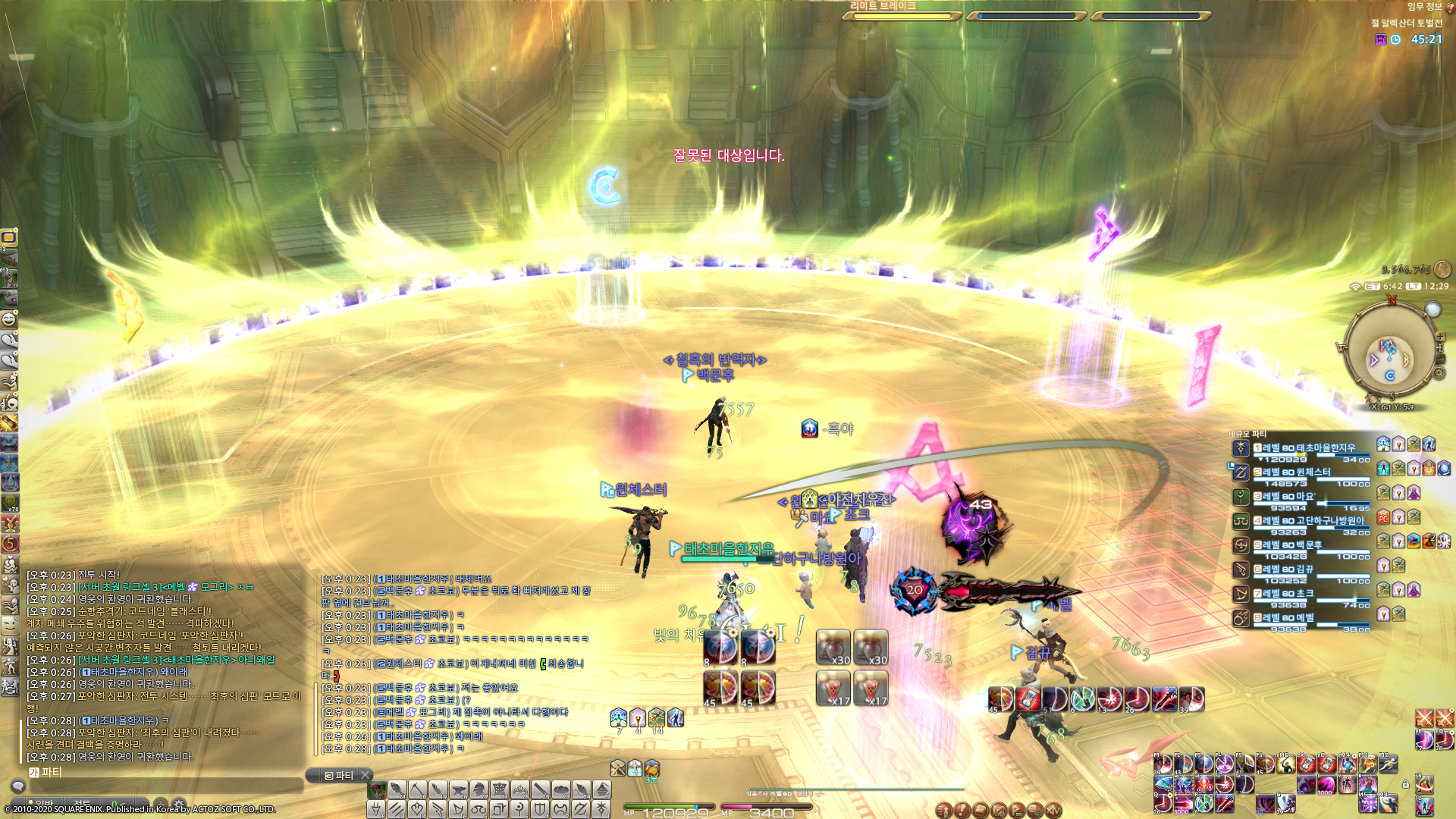Open chat log settings gear icon

click(x=179, y=802)
